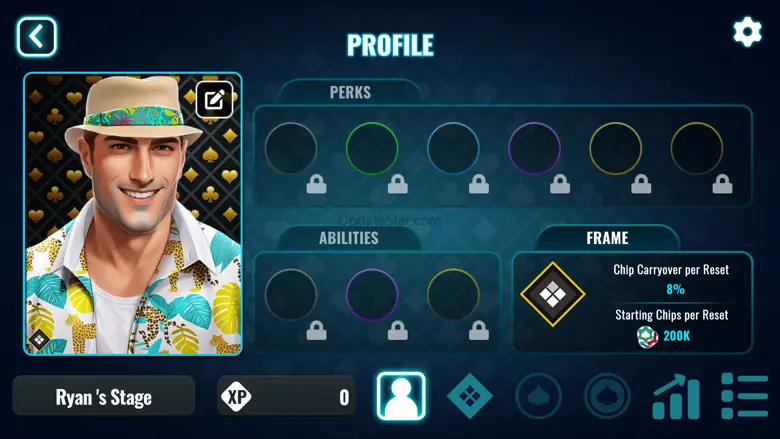Viewport: 780px width, 439px height.
Task: Select the purple-ringed locked perk slot
Action: point(534,148)
